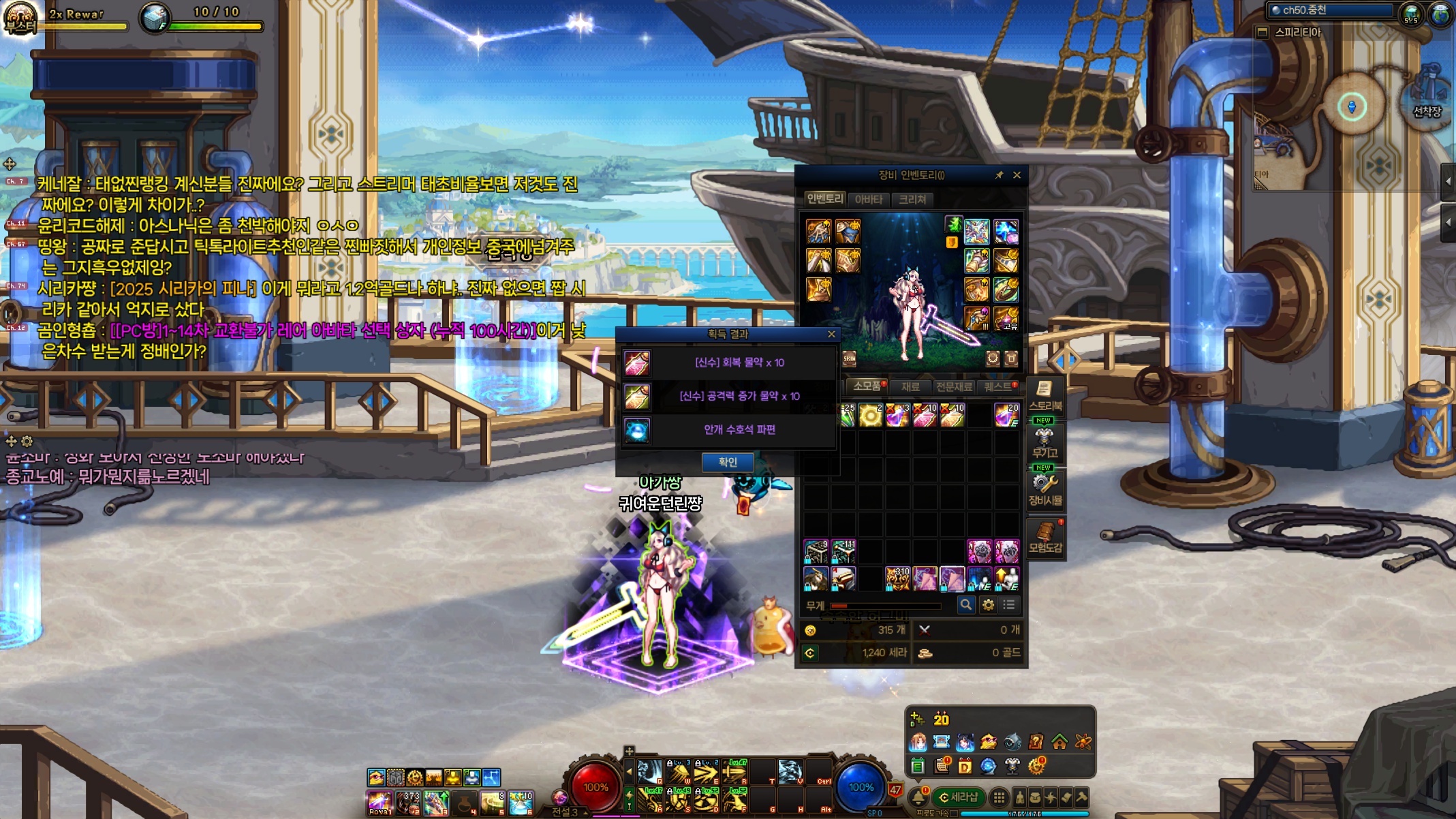Close the equipment inventory window

click(1017, 175)
